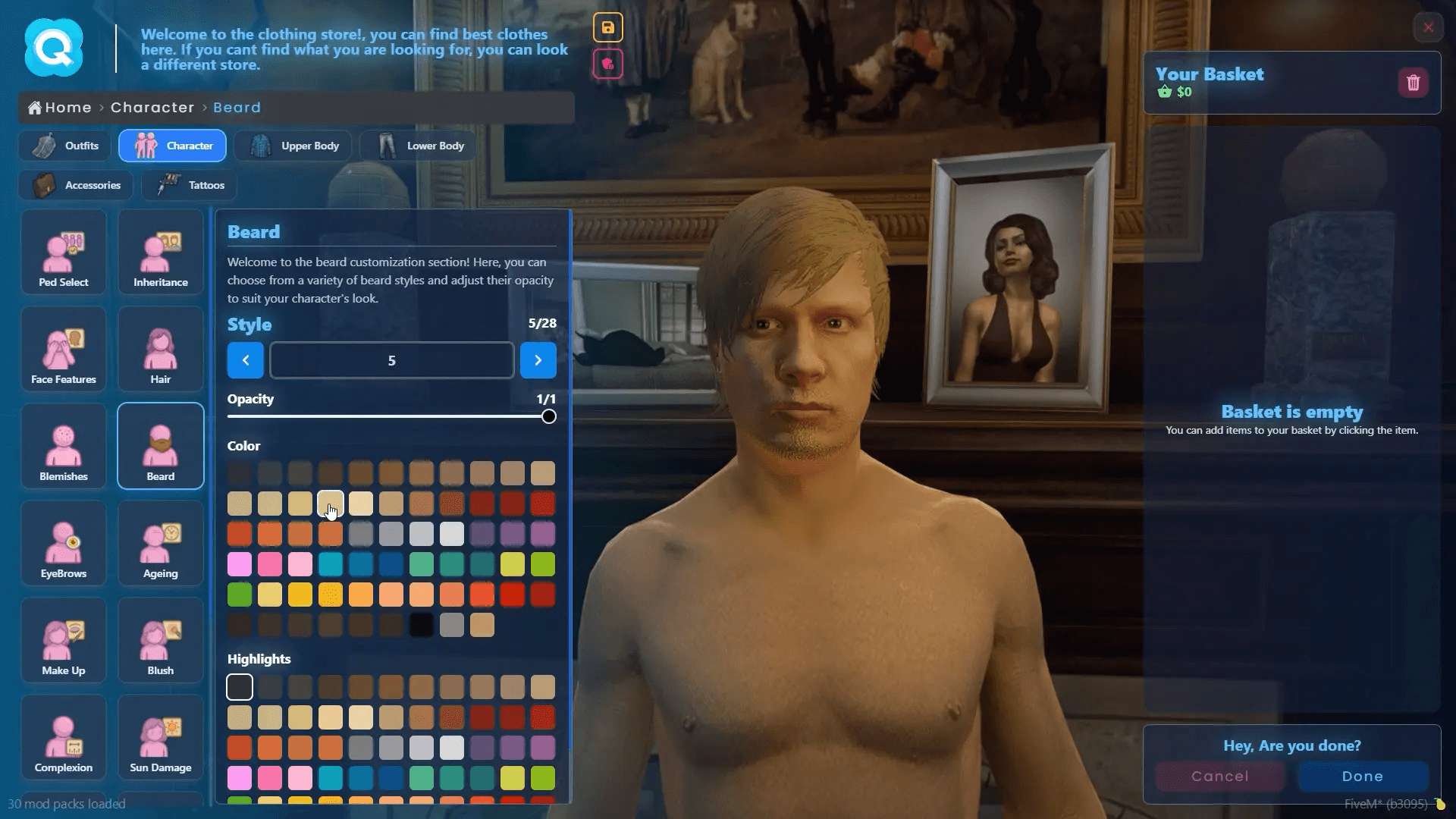Click the save outfit icon near the top

(x=608, y=27)
